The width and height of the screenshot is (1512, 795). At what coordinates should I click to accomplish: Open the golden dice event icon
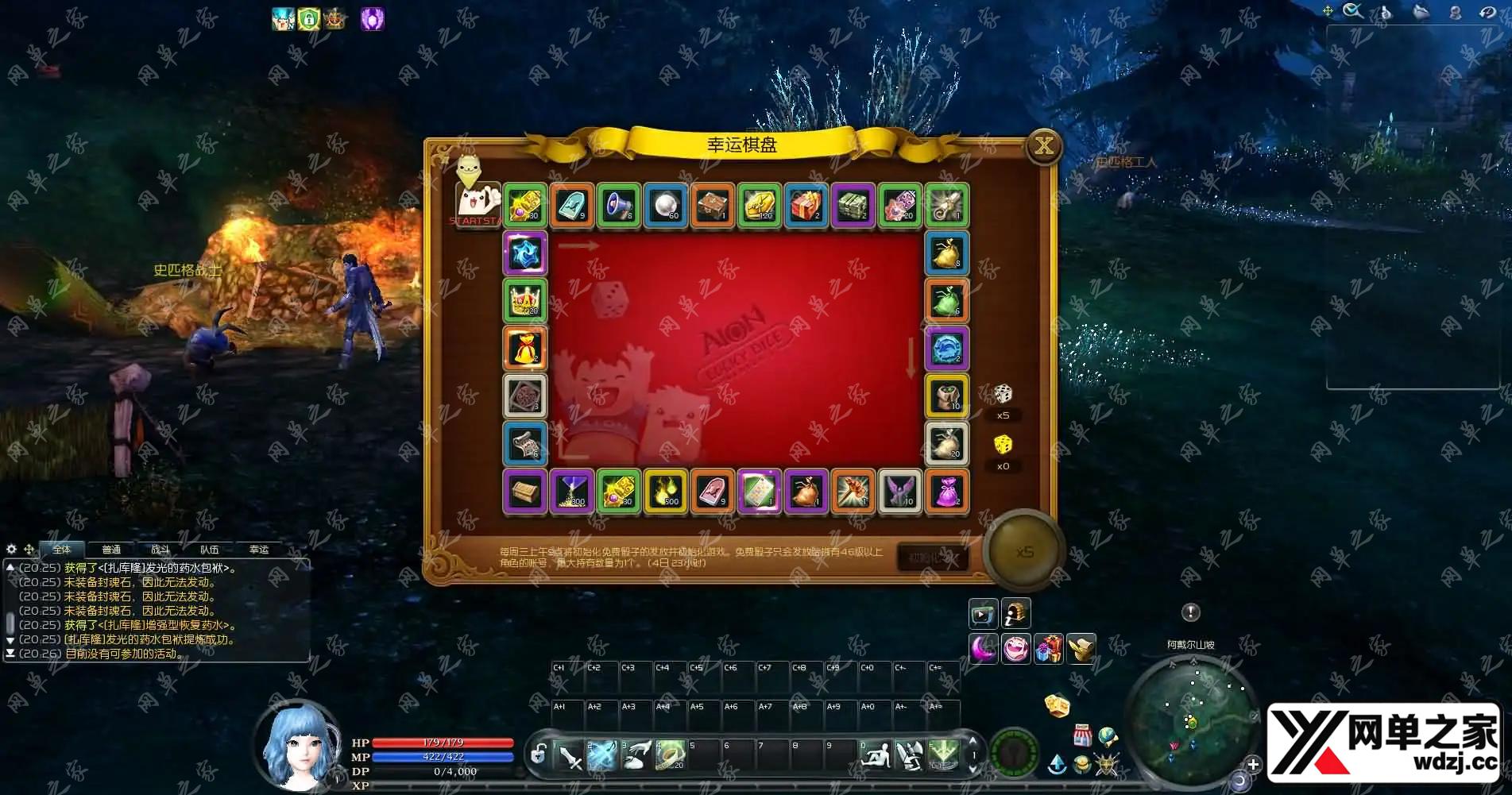point(1056,705)
